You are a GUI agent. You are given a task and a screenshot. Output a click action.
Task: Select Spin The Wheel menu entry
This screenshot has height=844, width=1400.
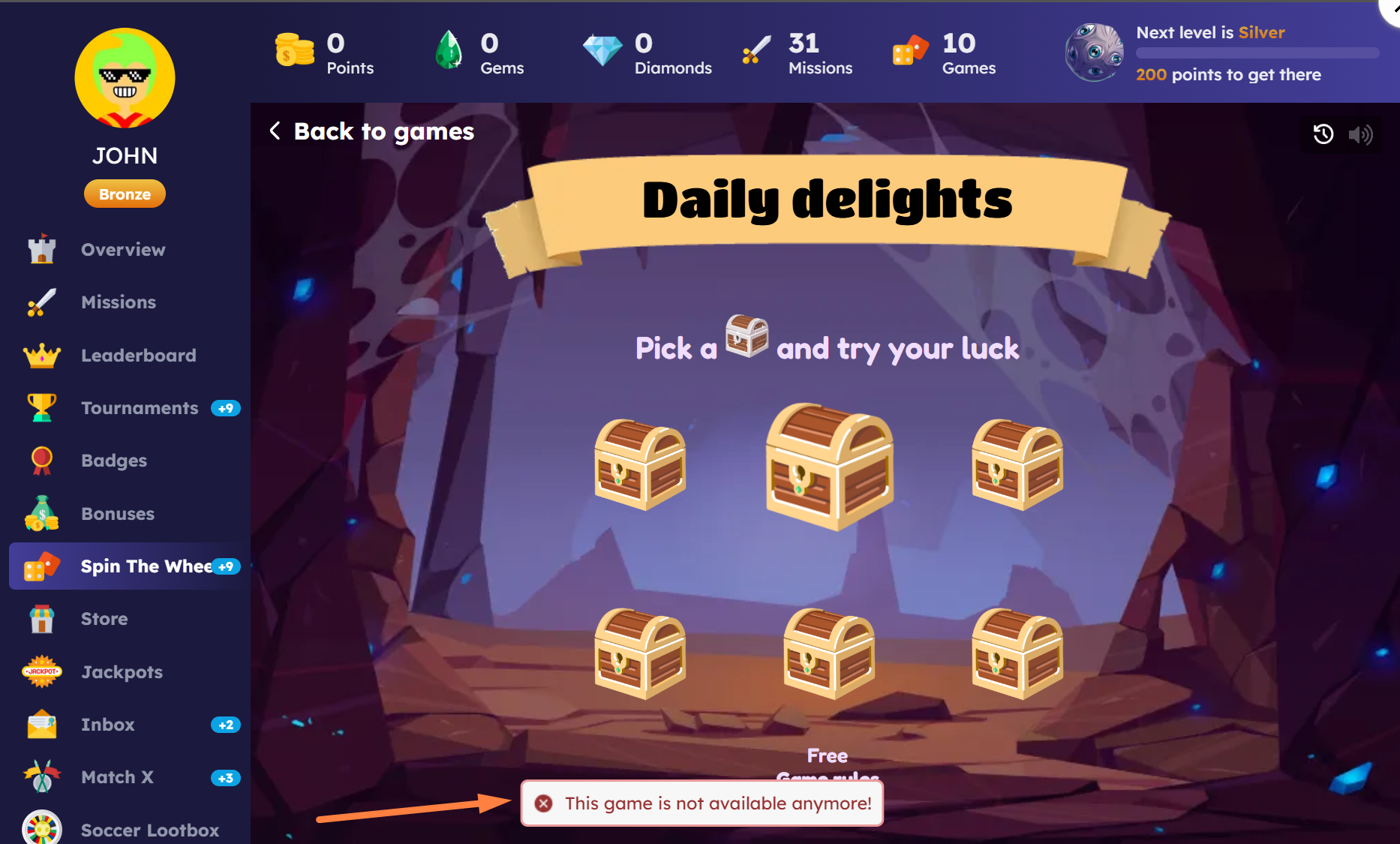[x=146, y=566]
